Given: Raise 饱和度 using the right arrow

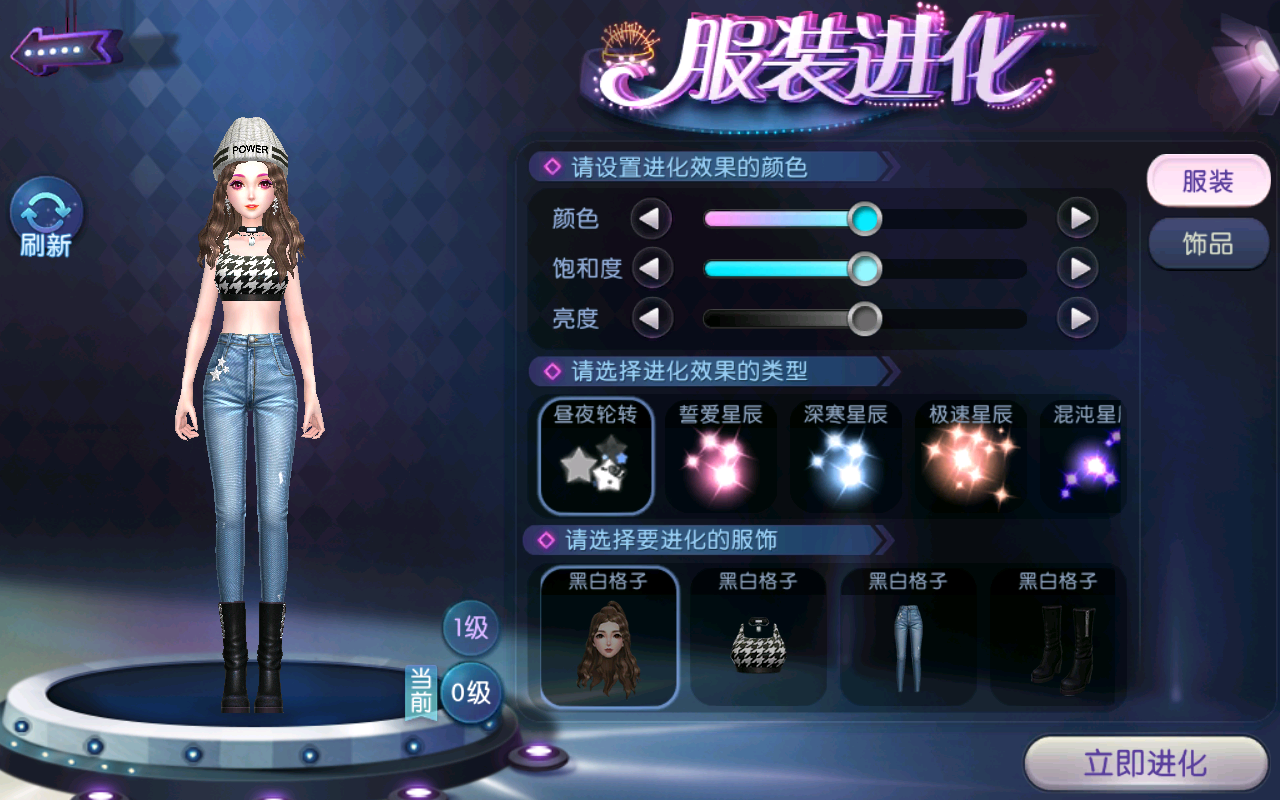Looking at the screenshot, I should point(1078,268).
